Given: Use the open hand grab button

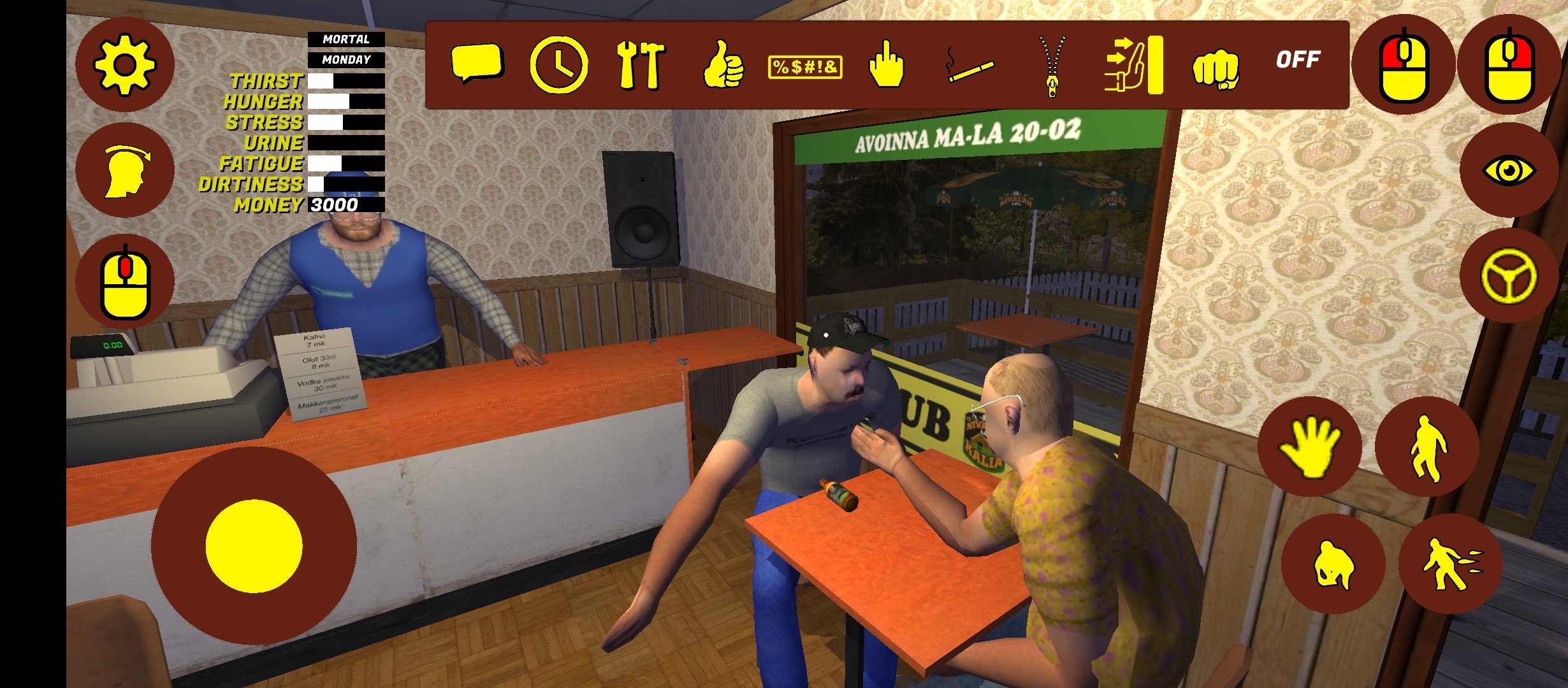Looking at the screenshot, I should [1310, 447].
